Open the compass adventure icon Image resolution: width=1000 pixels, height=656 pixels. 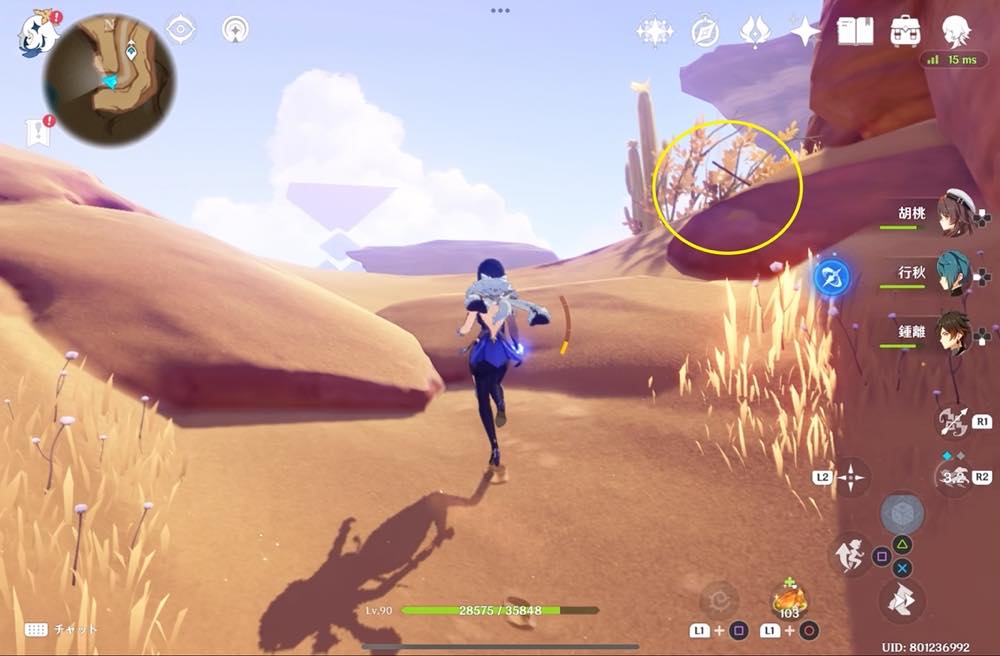(x=705, y=32)
